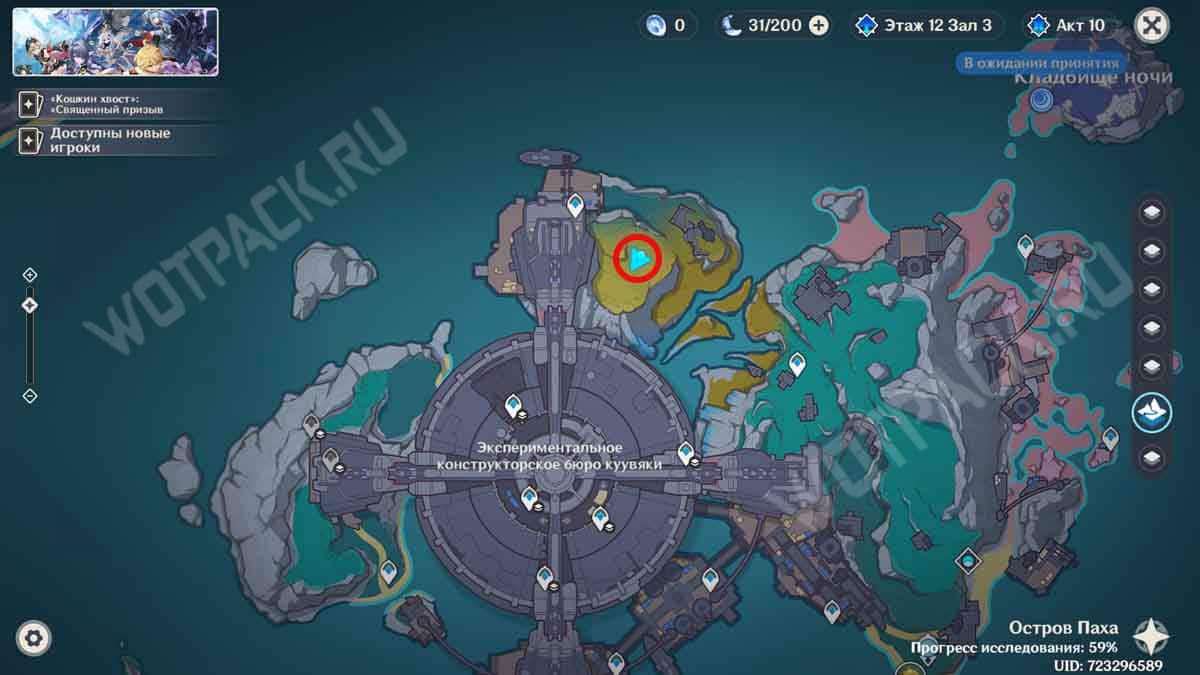Zoom out the map with the bottom slider button

click(x=30, y=396)
